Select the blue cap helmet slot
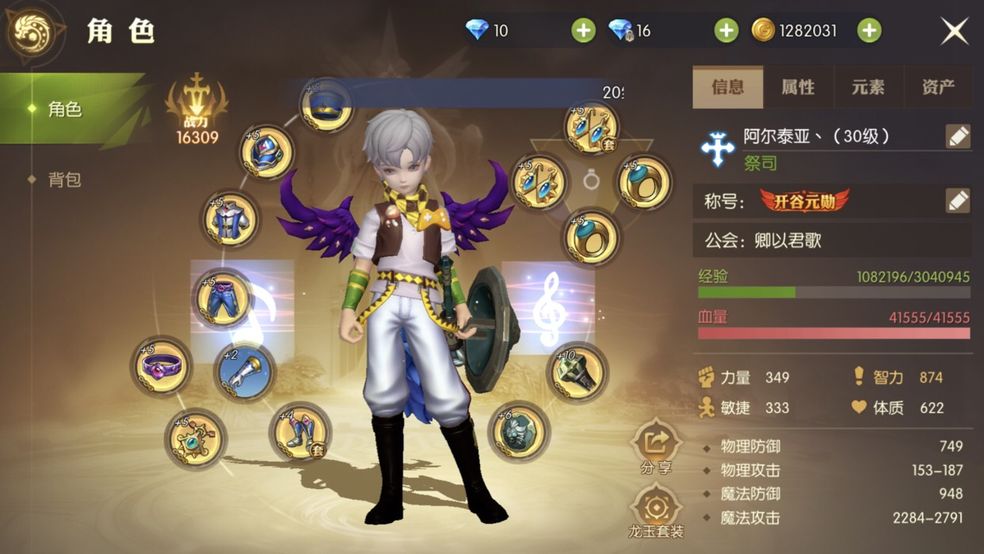This screenshot has width=984, height=554. (326, 106)
